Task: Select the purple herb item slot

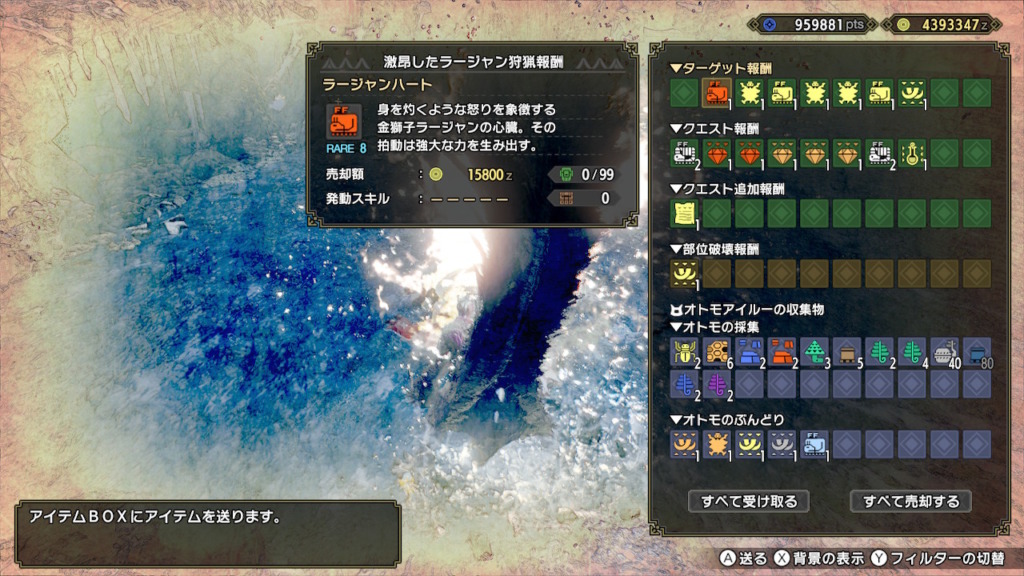Action: point(716,384)
